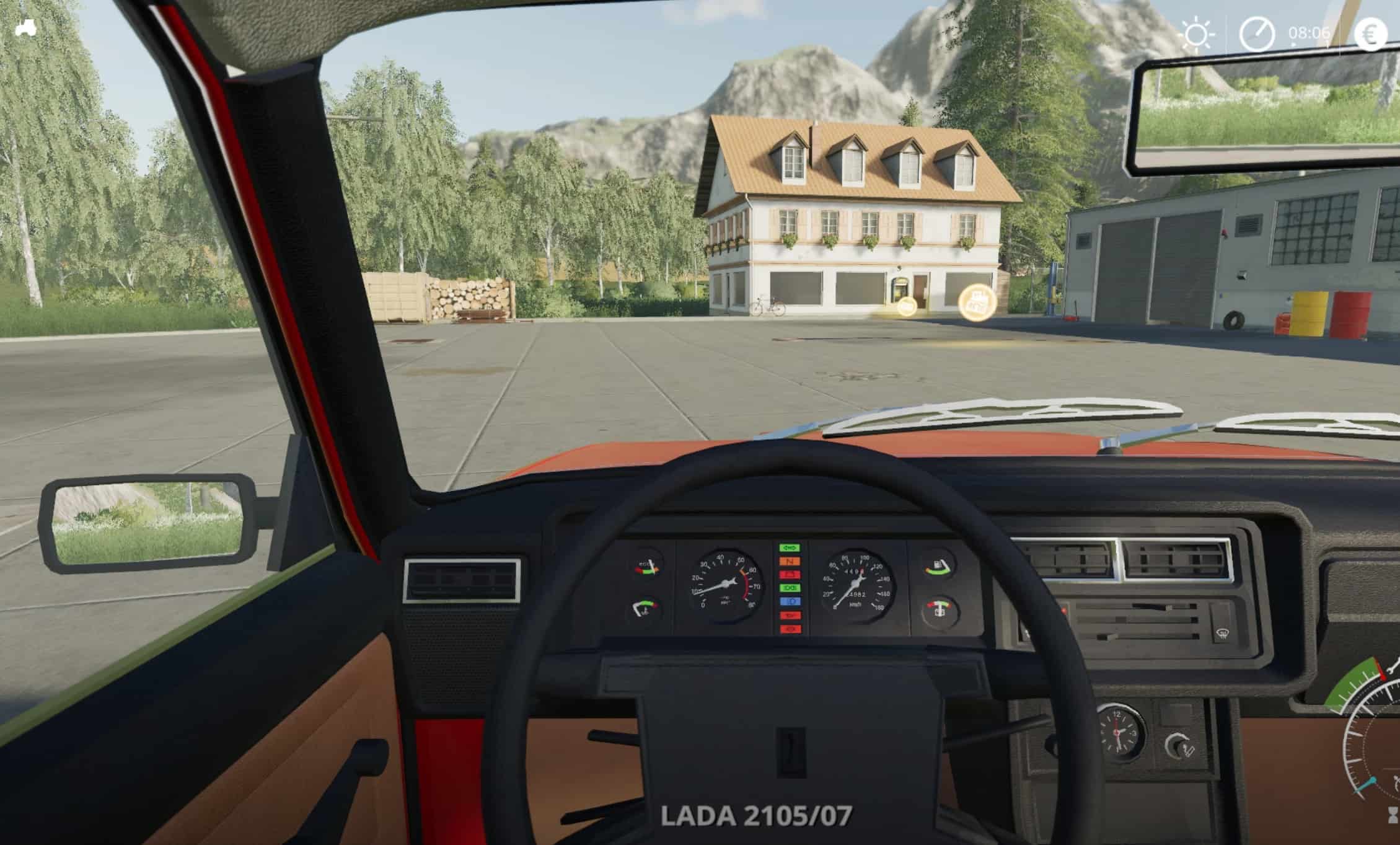
Task: Select the game clock dial icon
Action: (x=1257, y=34)
